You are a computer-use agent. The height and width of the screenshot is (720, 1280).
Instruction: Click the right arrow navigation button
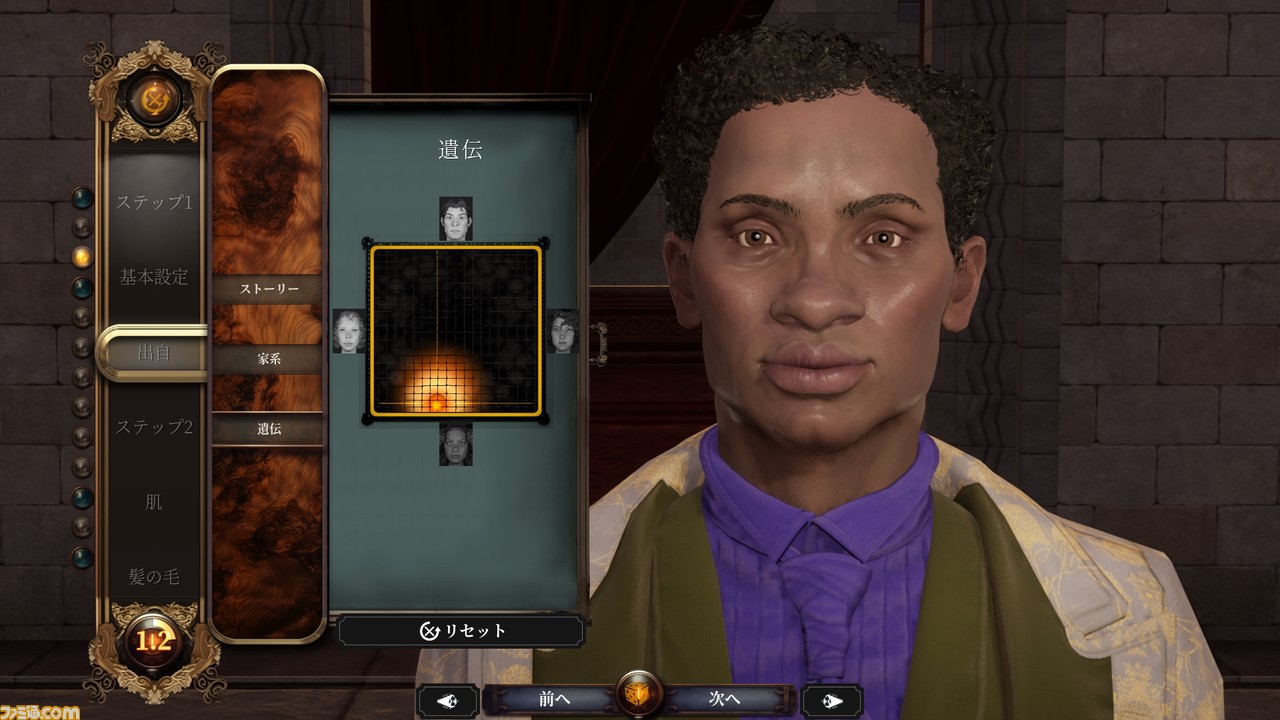point(832,700)
